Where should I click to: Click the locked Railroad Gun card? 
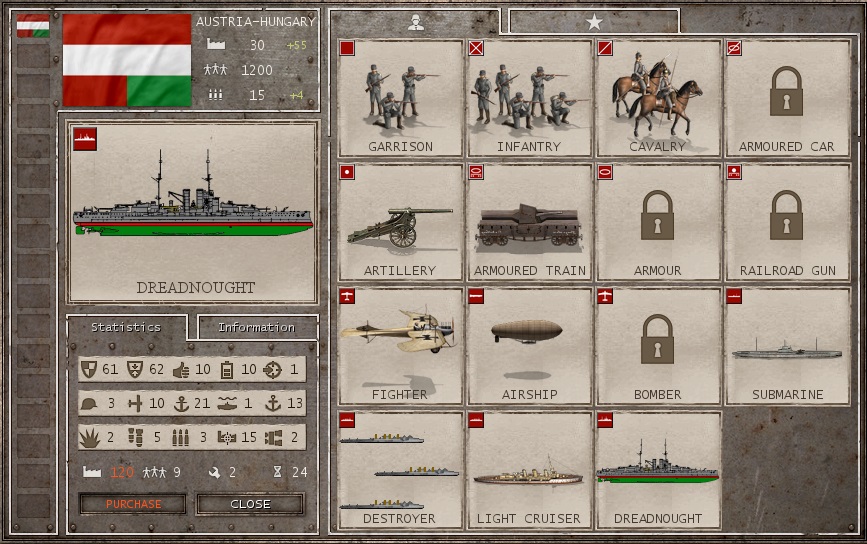click(x=786, y=222)
